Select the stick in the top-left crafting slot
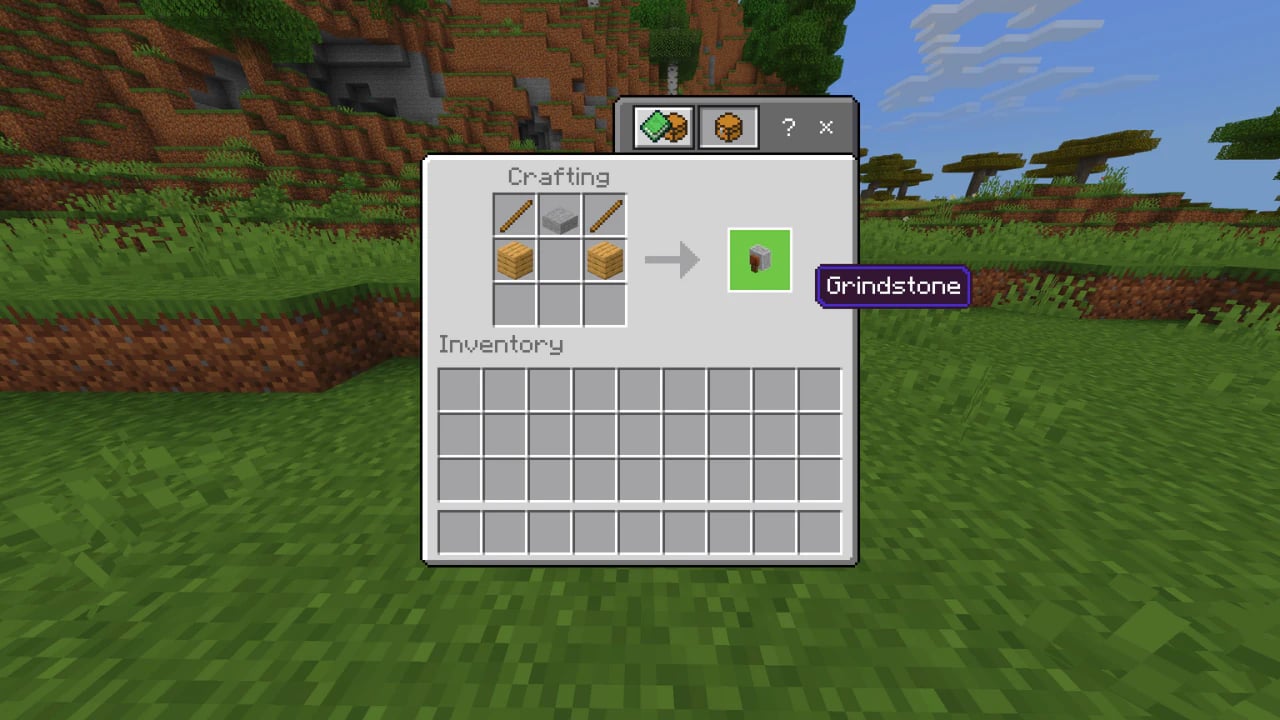 [514, 214]
